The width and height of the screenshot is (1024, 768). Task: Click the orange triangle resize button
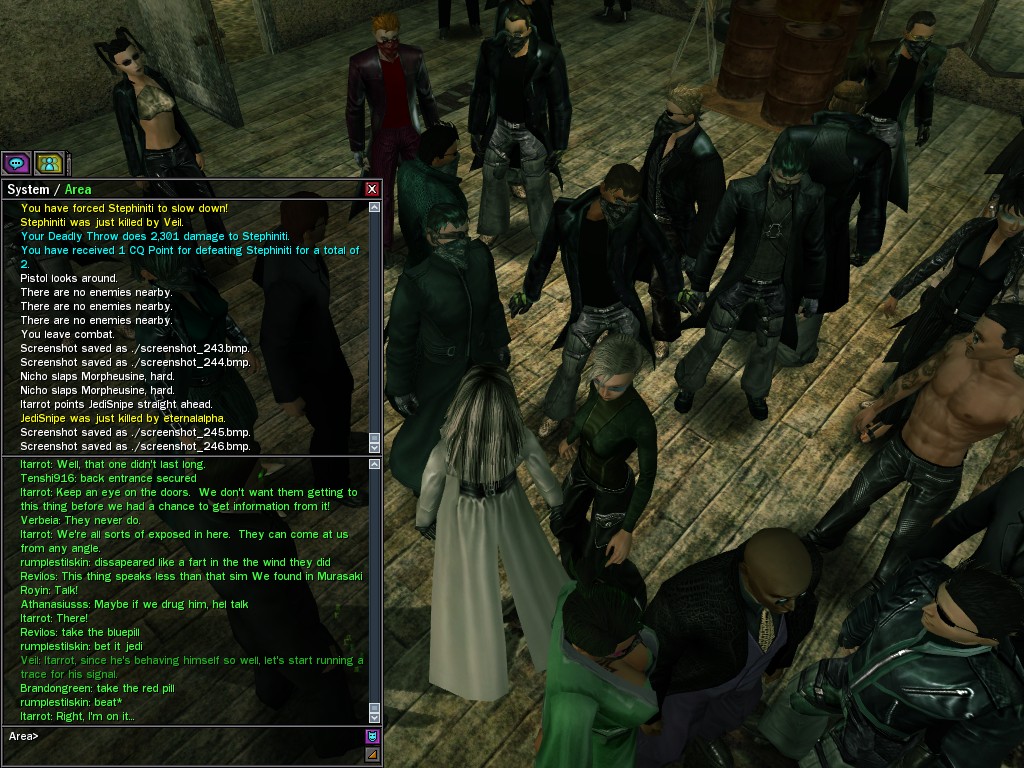(372, 754)
